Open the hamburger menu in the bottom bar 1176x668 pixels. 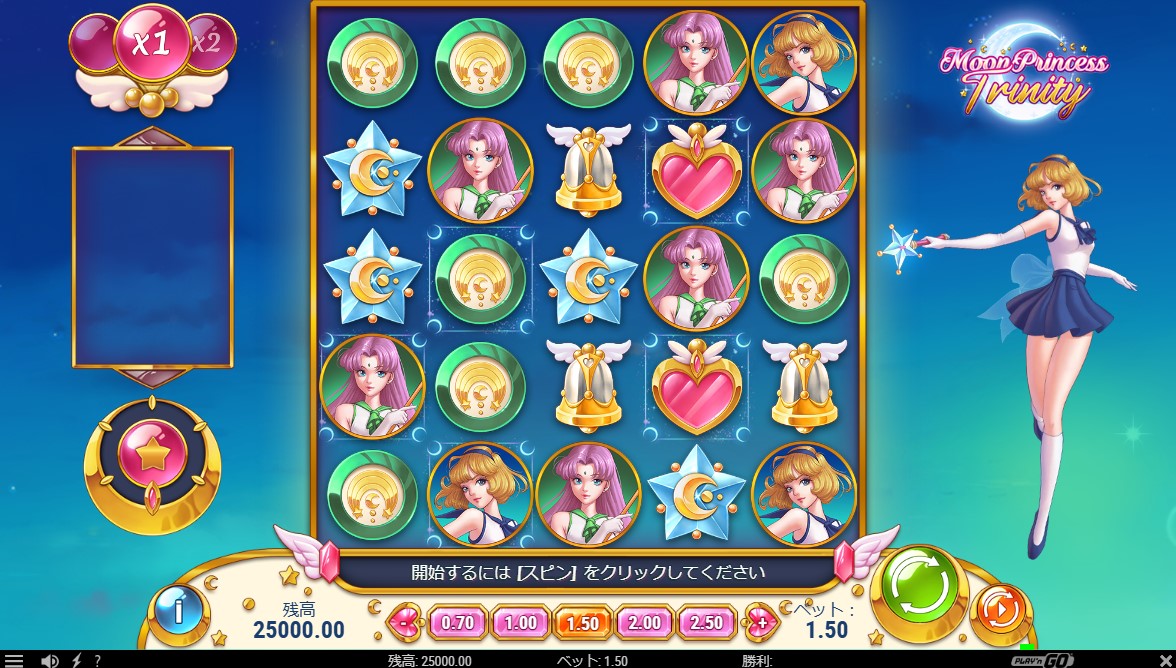(x=13, y=661)
